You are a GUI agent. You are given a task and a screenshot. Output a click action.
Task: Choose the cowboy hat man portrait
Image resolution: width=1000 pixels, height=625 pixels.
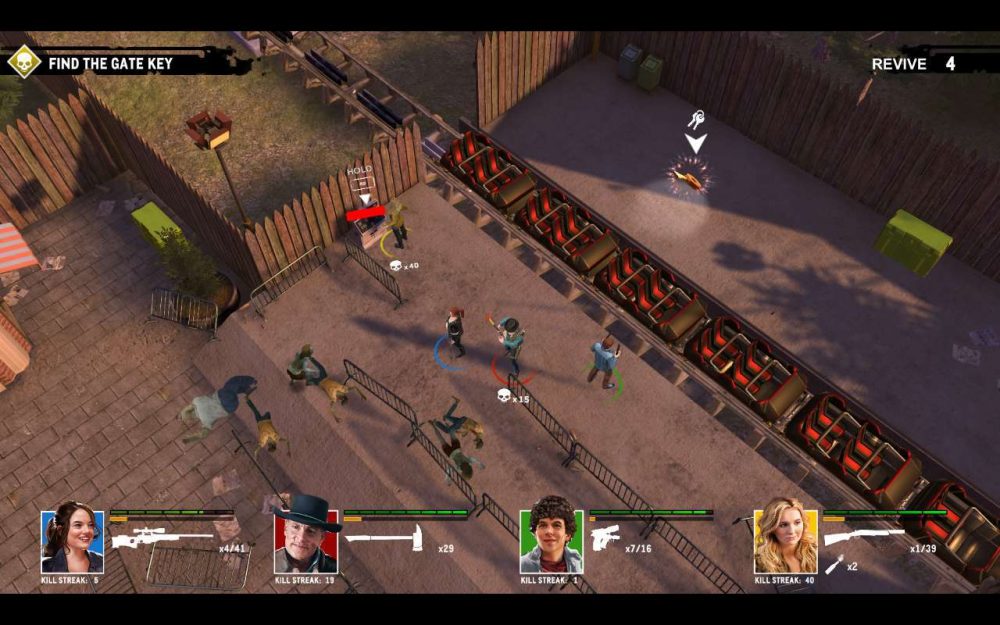(305, 539)
